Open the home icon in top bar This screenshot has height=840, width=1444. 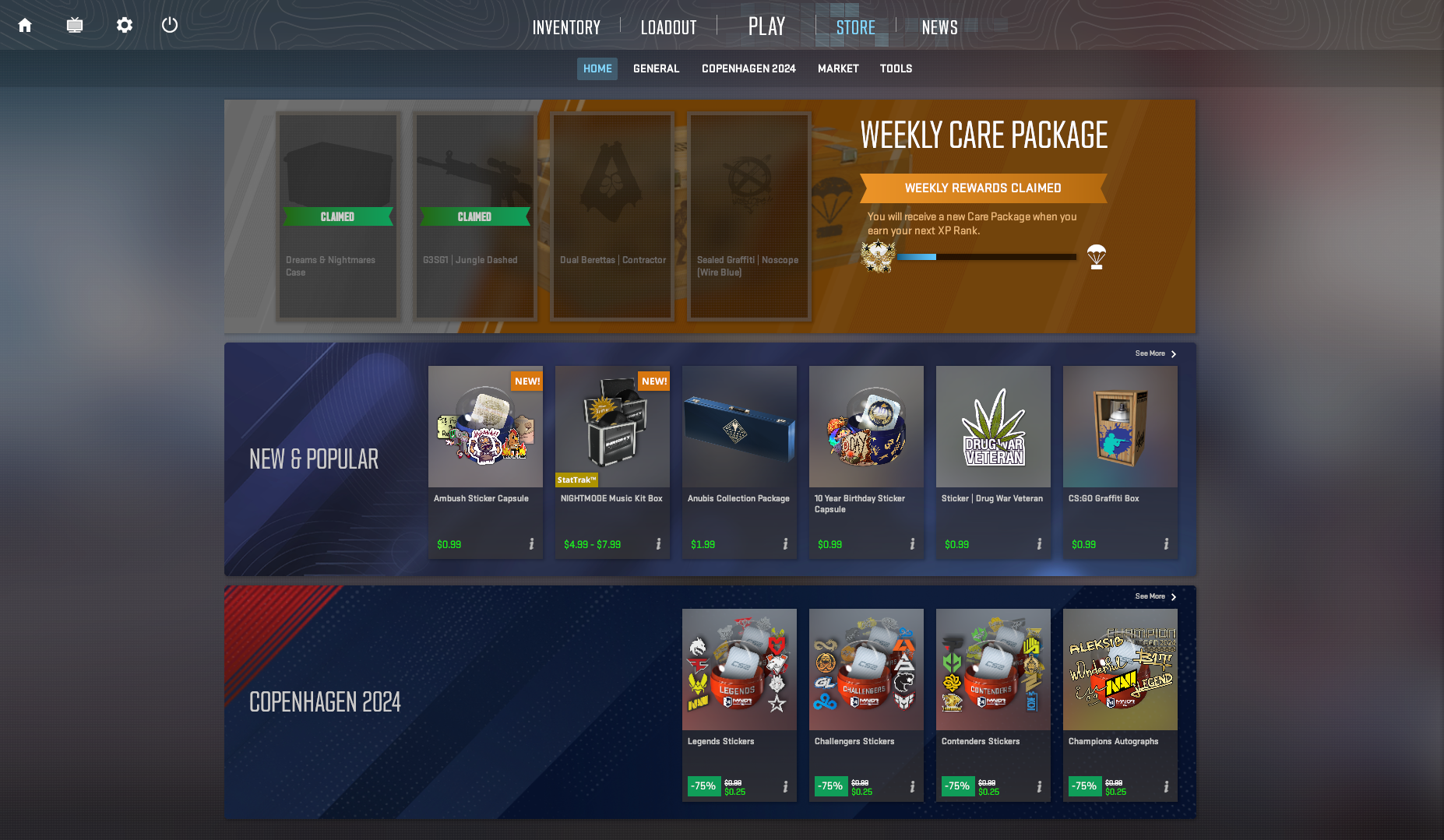[25, 26]
